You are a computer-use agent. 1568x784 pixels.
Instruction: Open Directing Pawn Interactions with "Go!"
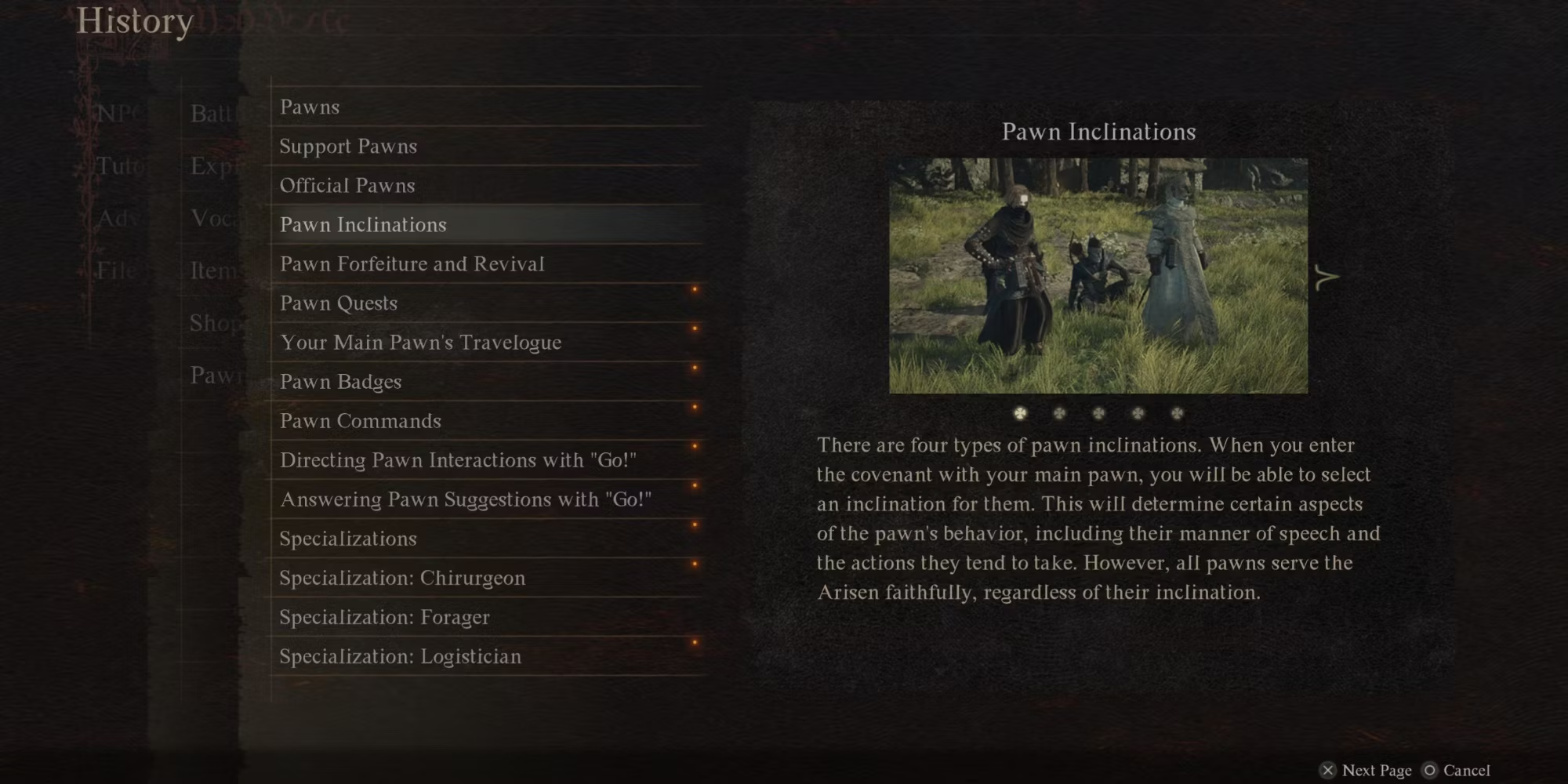coord(458,460)
